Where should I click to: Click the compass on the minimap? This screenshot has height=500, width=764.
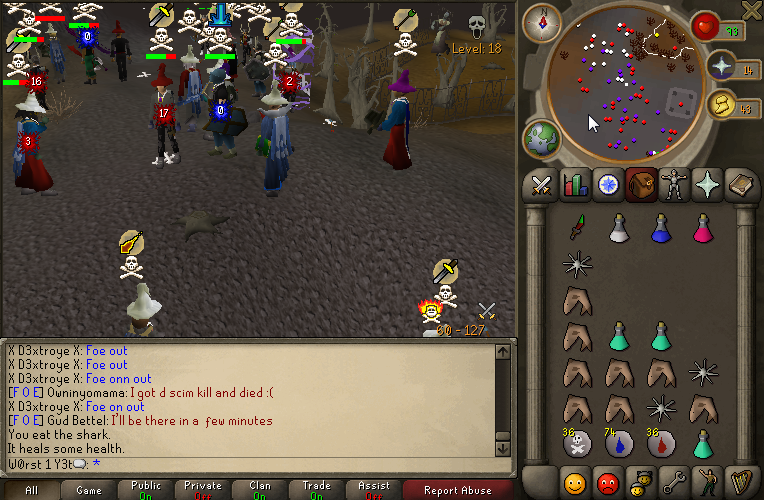pos(544,21)
